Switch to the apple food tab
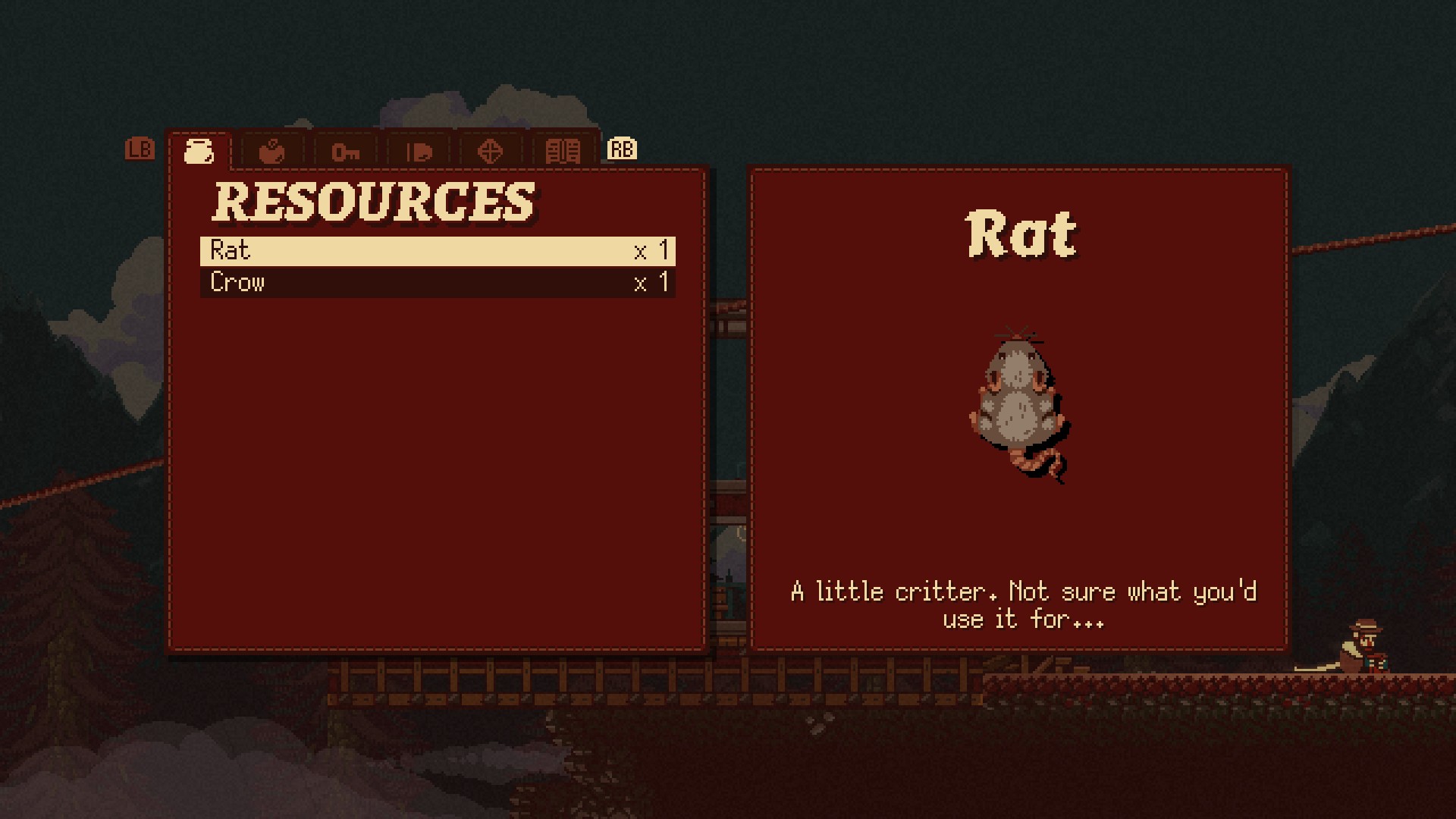 pyautogui.click(x=271, y=152)
